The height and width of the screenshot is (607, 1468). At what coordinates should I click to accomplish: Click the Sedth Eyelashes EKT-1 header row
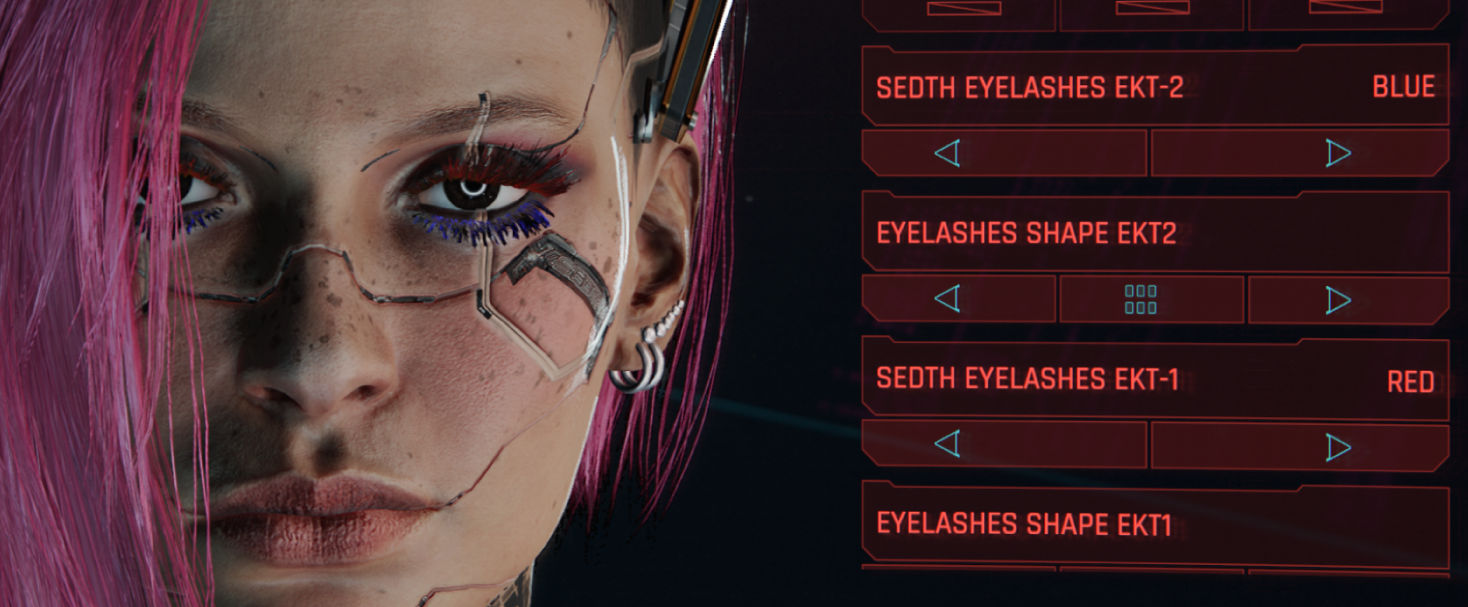coord(1154,379)
